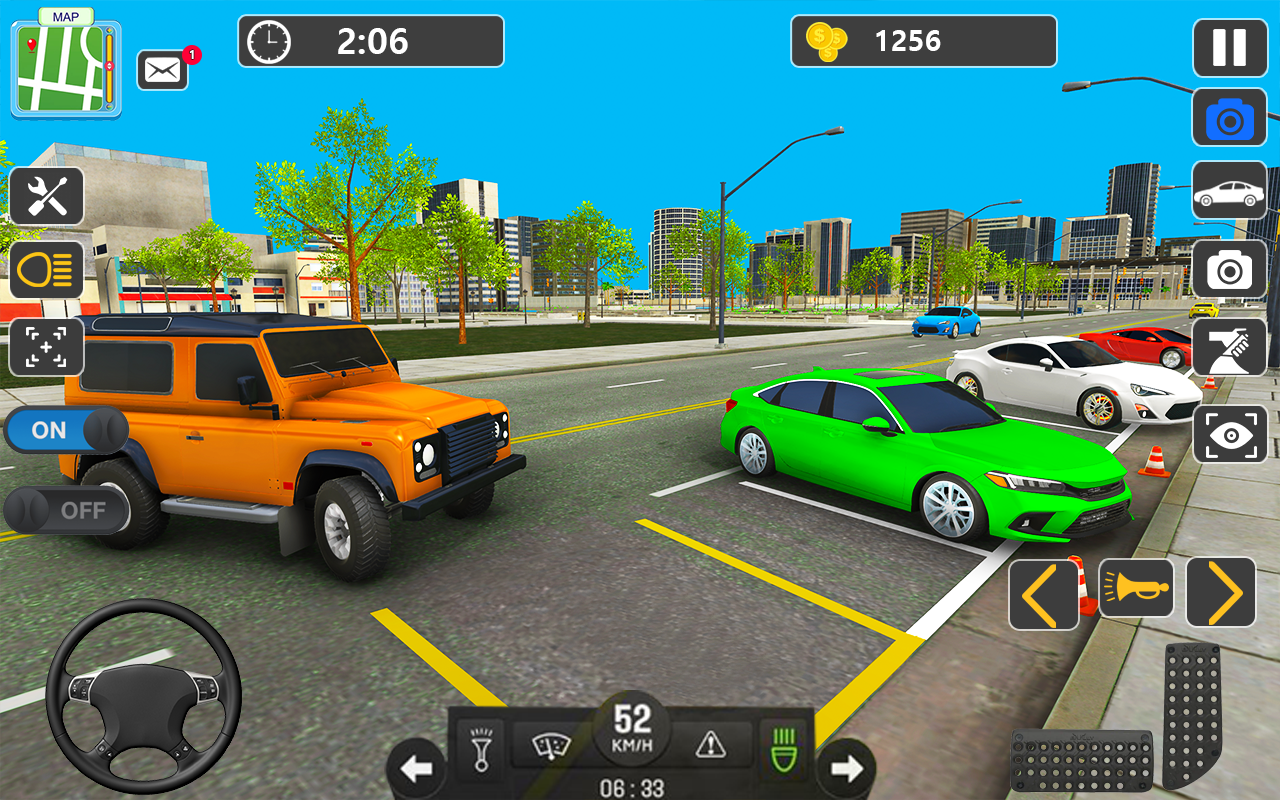Switch the ON toggle off

tap(66, 429)
